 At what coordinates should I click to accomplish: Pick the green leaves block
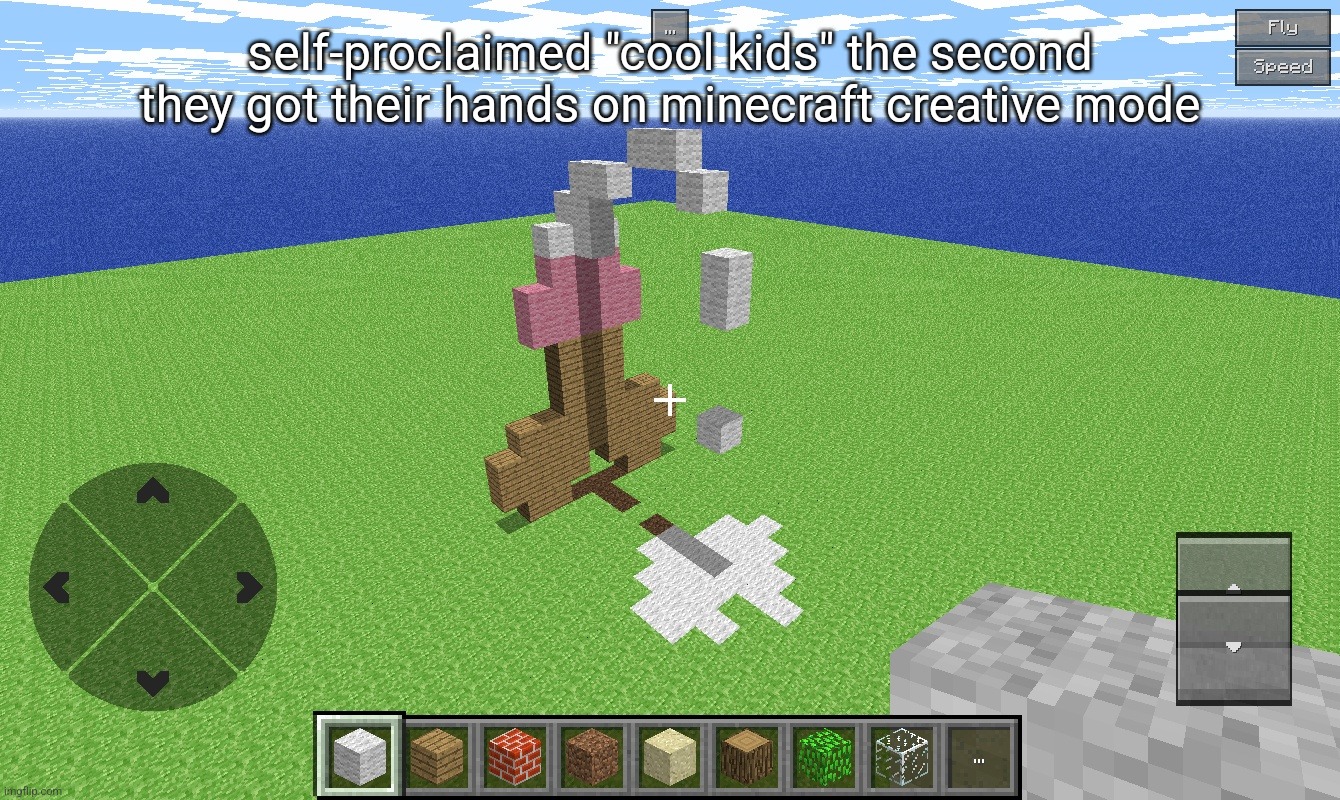coord(823,757)
